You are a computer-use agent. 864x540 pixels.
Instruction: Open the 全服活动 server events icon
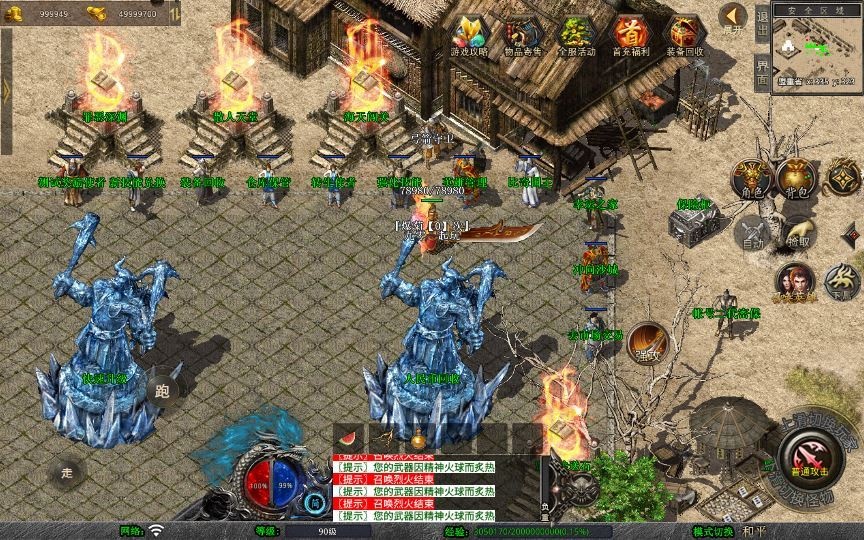coord(576,34)
